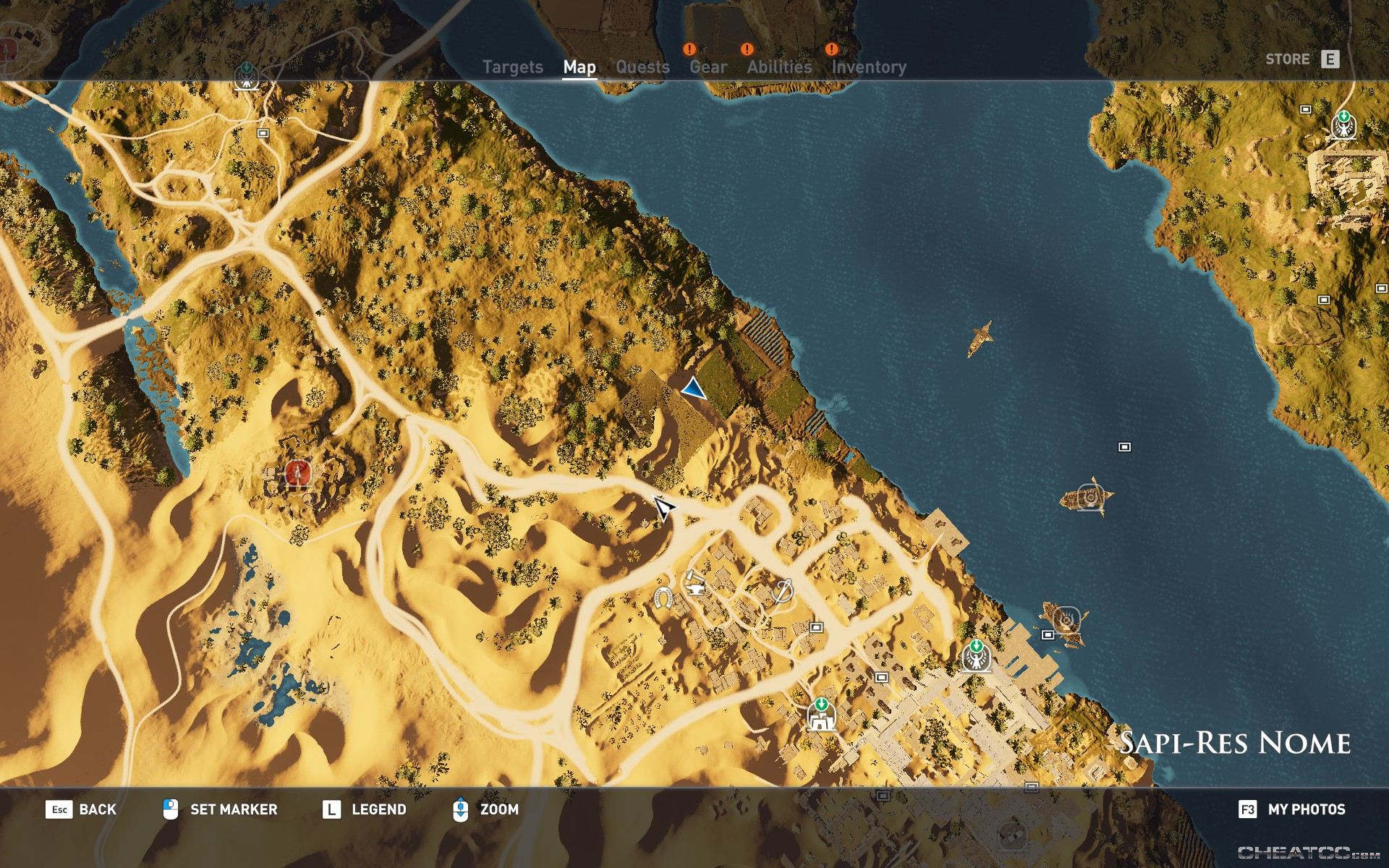Click the Back button
The height and width of the screenshot is (868, 1389).
pyautogui.click(x=81, y=809)
